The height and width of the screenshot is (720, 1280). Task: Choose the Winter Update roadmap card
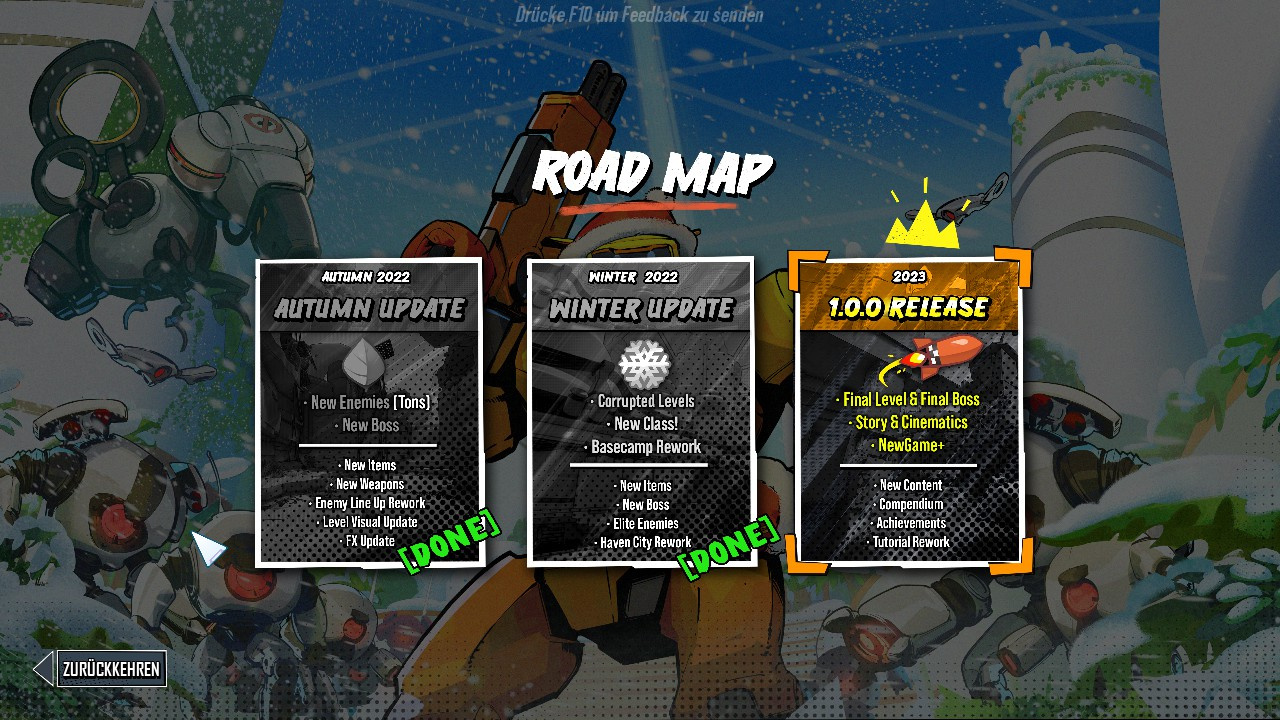[641, 412]
